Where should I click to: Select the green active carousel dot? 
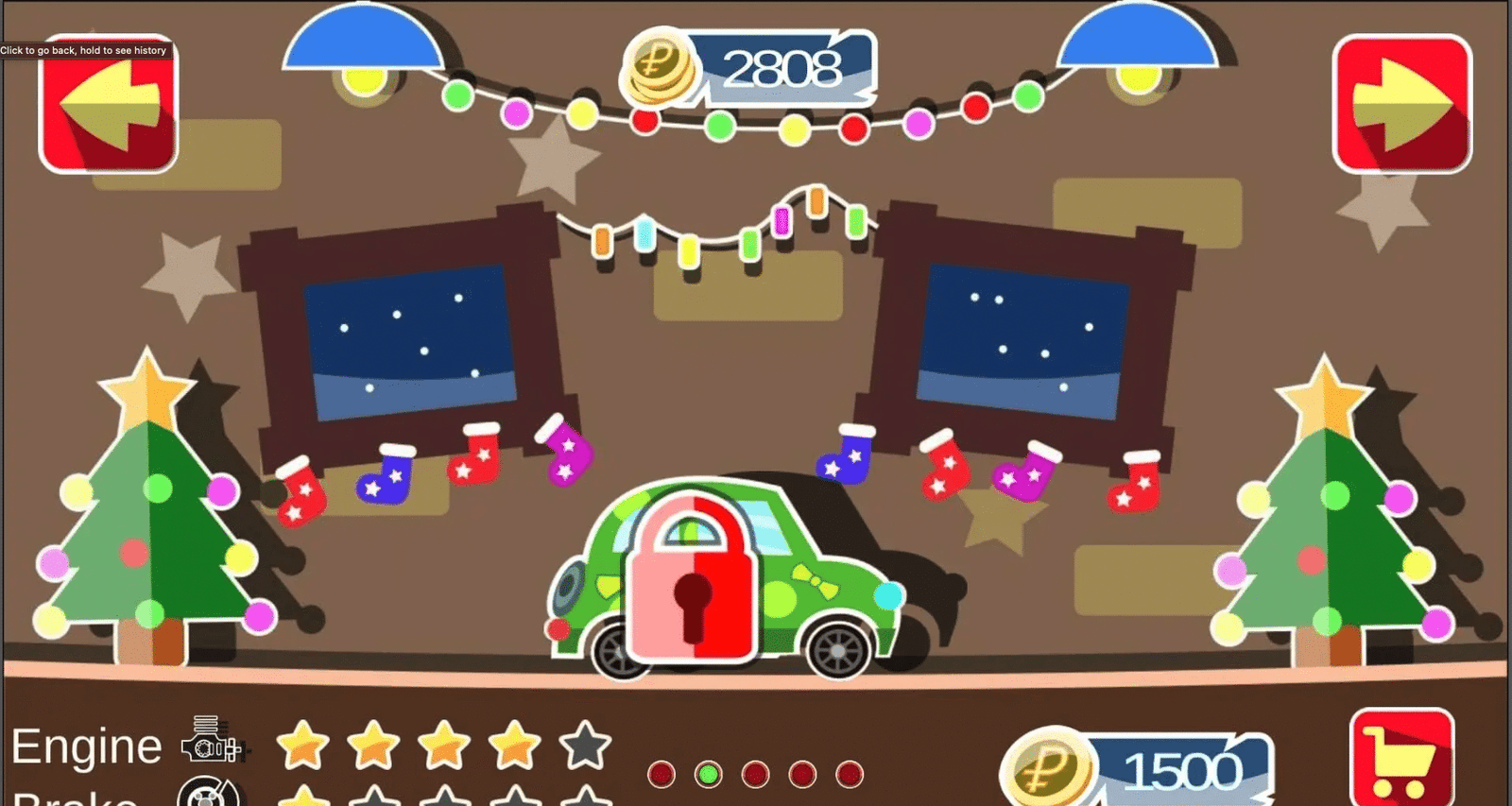[706, 772]
